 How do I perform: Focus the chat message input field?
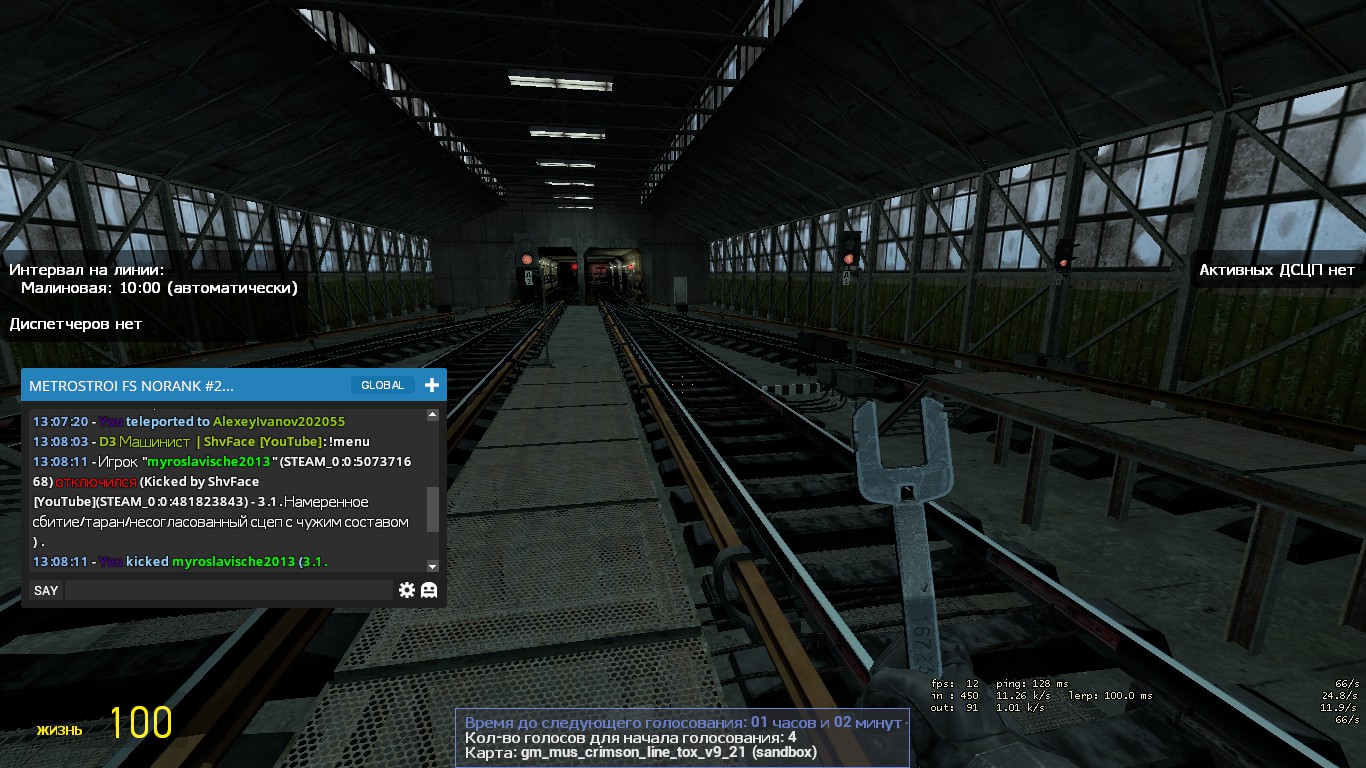pyautogui.click(x=228, y=590)
